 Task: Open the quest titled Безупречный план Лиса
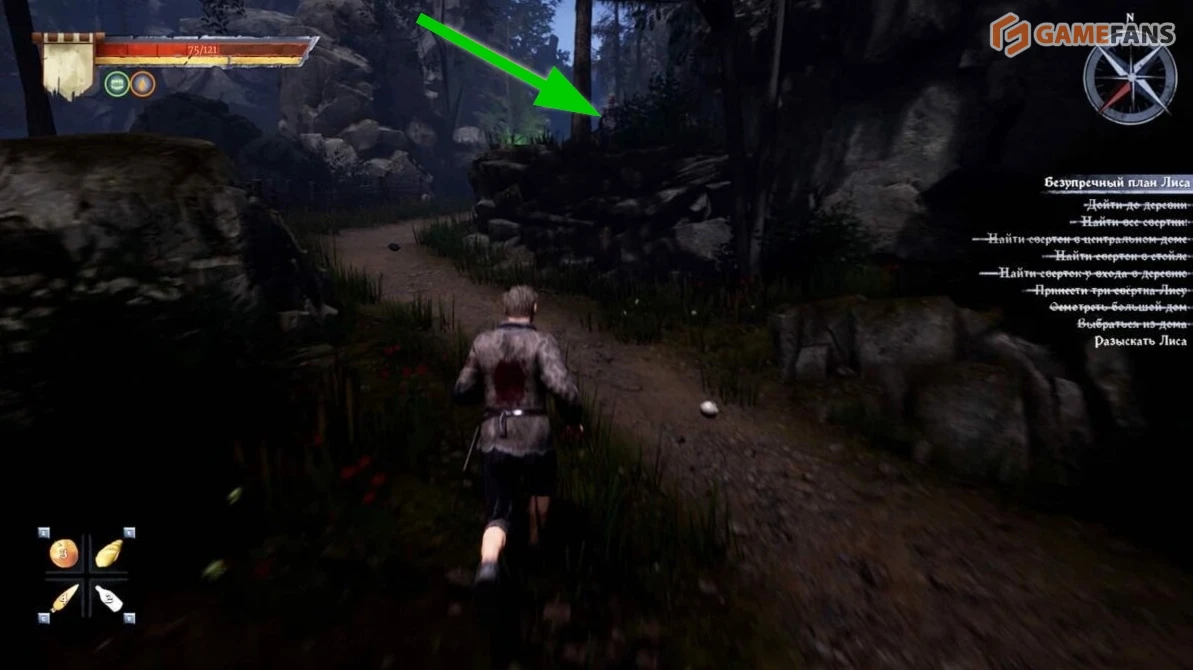click(1116, 183)
